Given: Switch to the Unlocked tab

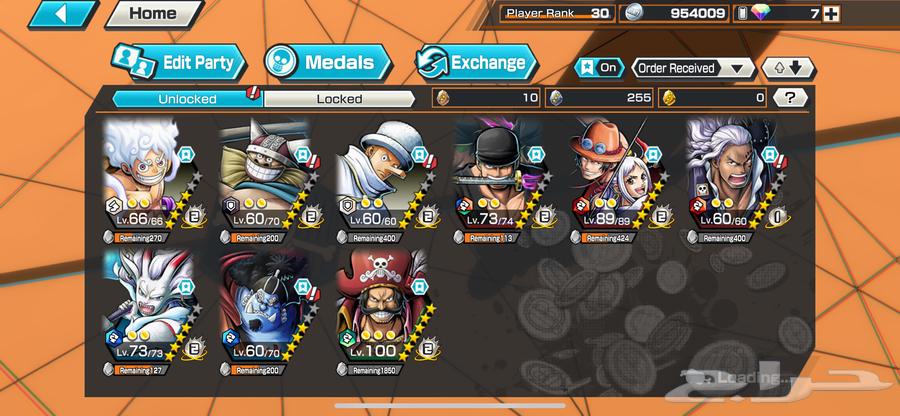Looking at the screenshot, I should (185, 99).
